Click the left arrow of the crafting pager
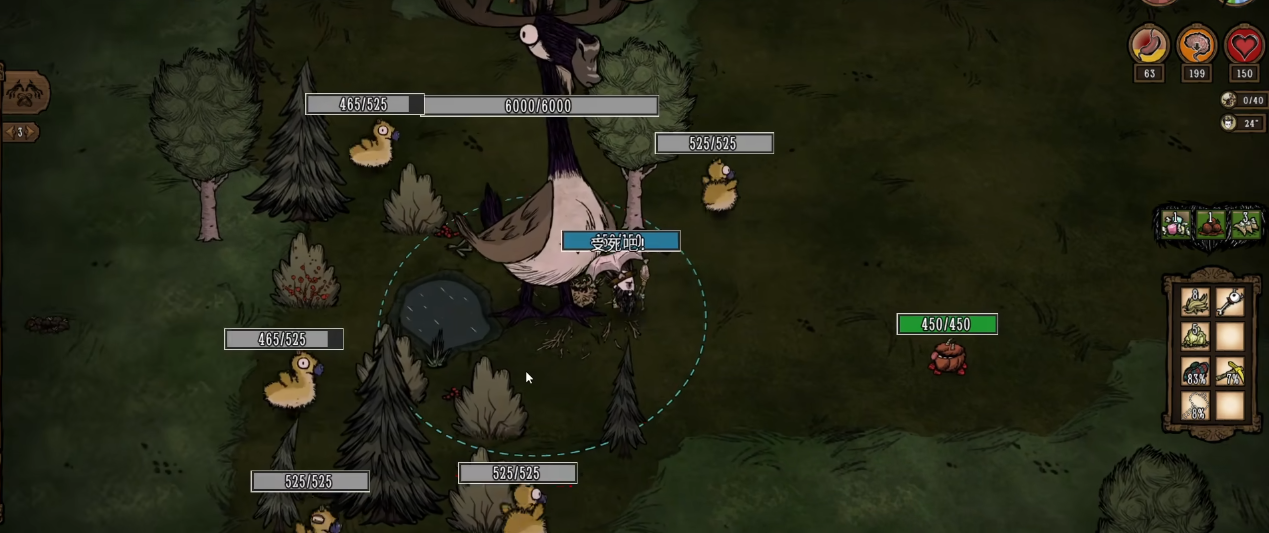1269x533 pixels. [x=8, y=132]
